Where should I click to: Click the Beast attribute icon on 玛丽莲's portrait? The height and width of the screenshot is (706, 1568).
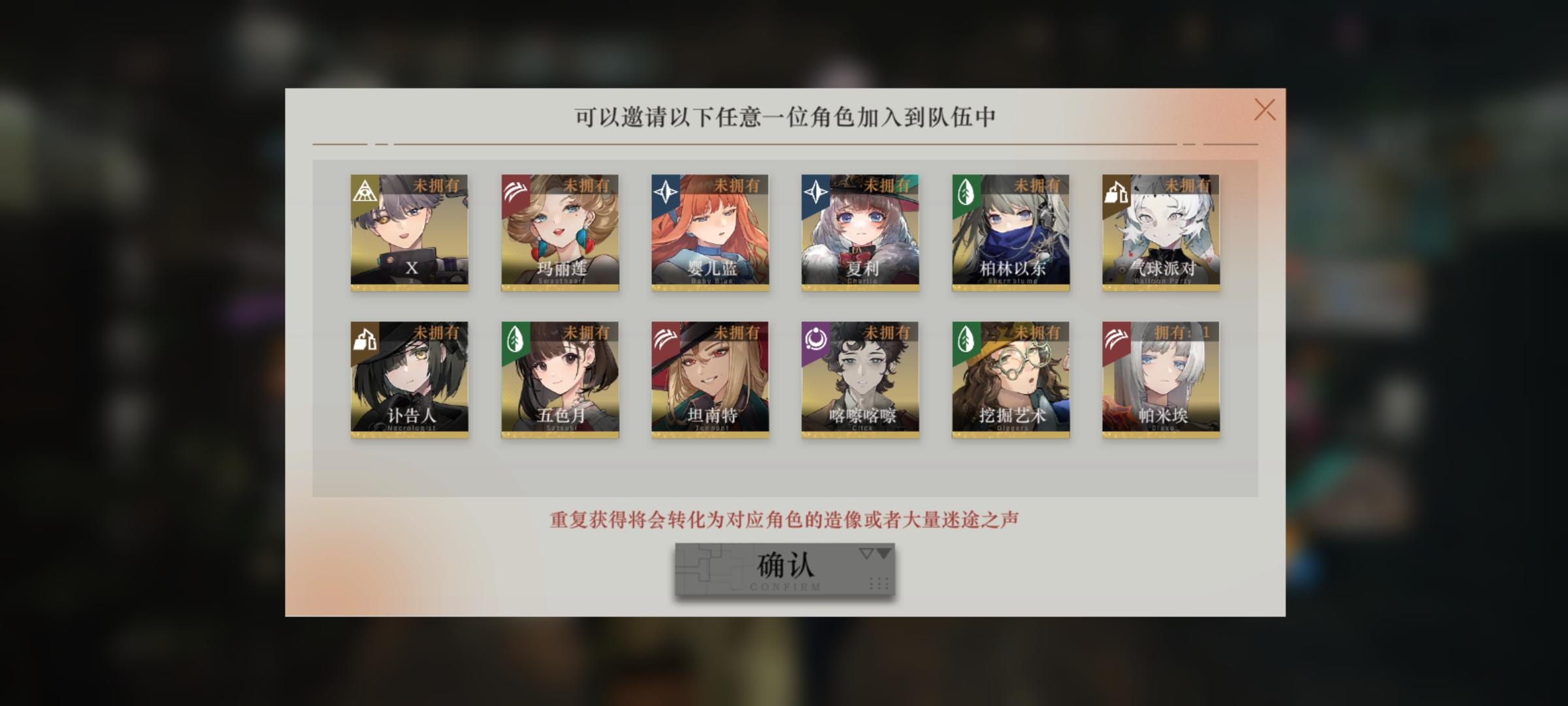[514, 190]
